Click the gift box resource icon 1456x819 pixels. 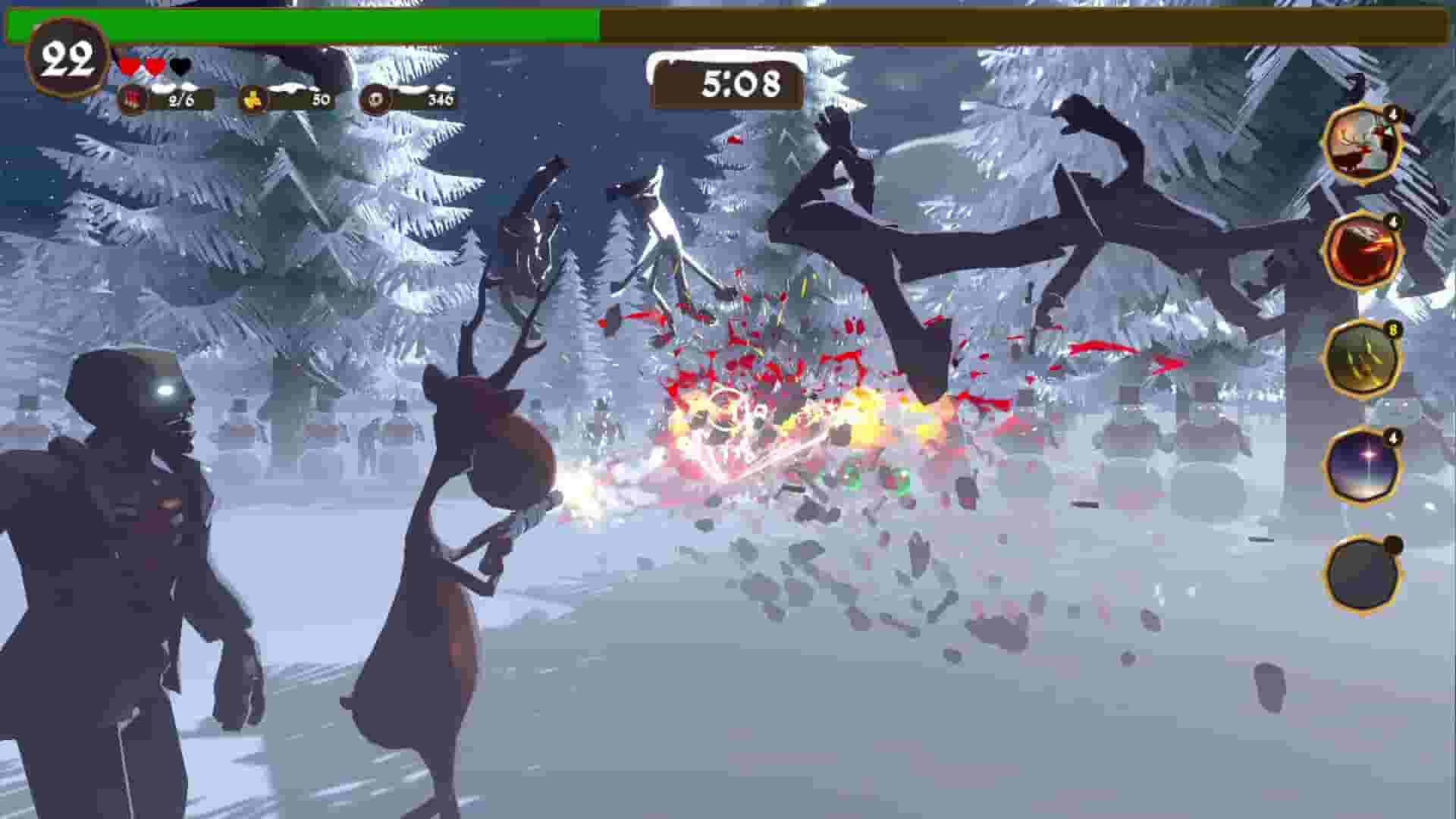[x=130, y=99]
